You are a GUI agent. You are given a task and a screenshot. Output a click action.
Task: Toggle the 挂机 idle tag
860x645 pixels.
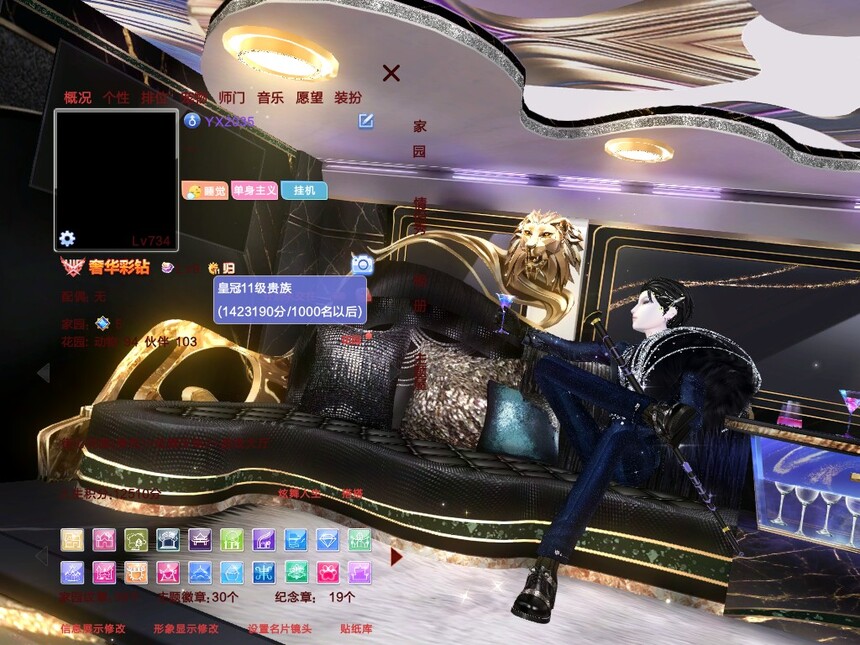pos(304,190)
